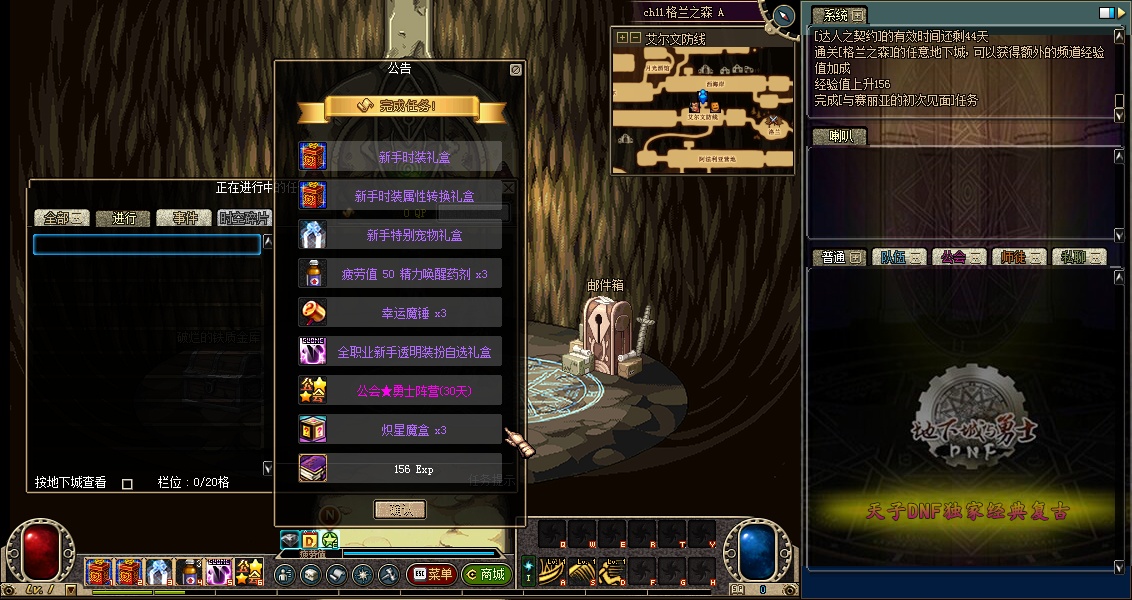Open the ESC 菜单 menu button
Viewport: 1132px width, 600px height.
point(432,574)
